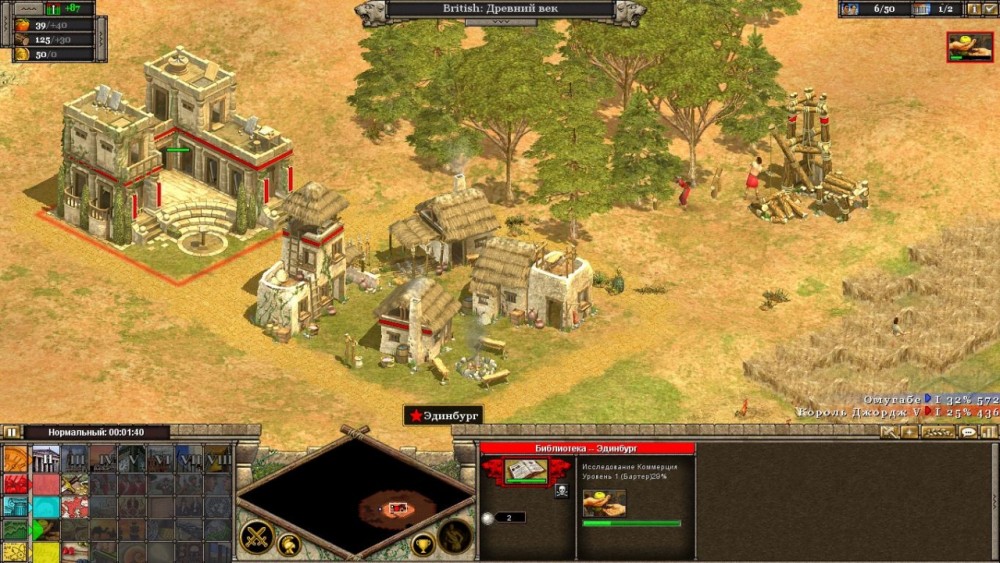1000x563 pixels.
Task: Click the golden helmet button
Action: [x=289, y=545]
